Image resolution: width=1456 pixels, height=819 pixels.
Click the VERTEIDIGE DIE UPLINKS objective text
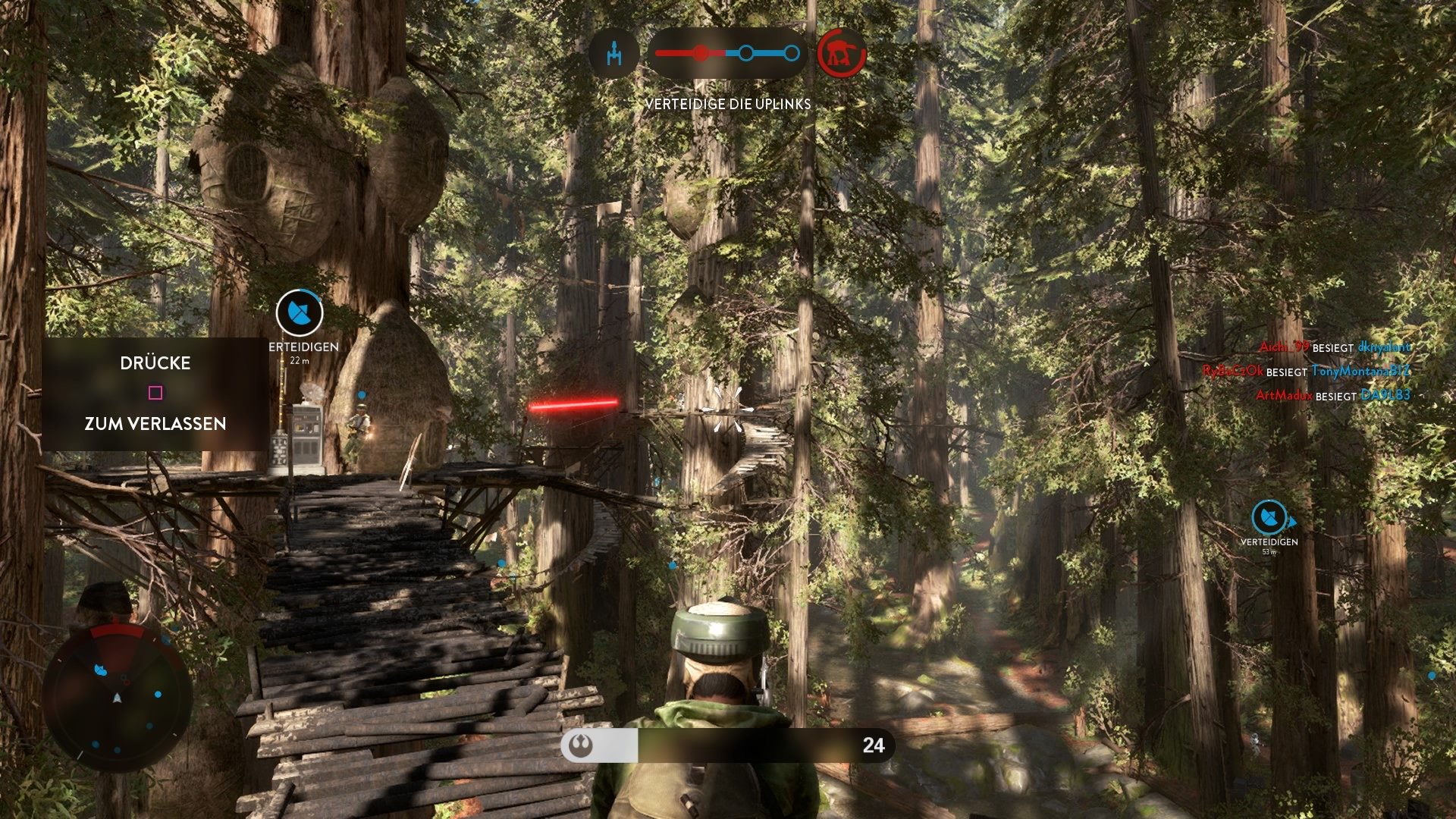click(727, 105)
